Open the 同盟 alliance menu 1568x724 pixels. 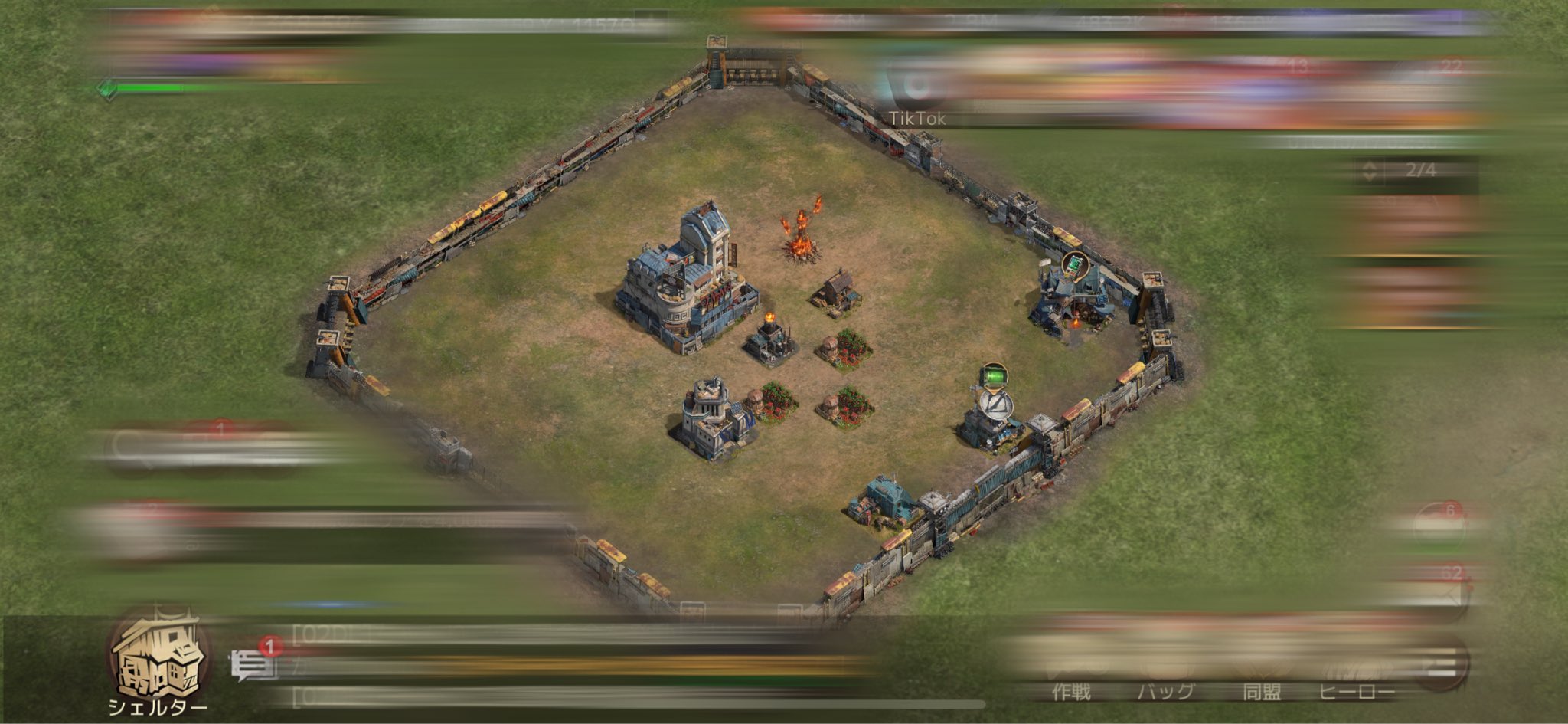(1261, 674)
